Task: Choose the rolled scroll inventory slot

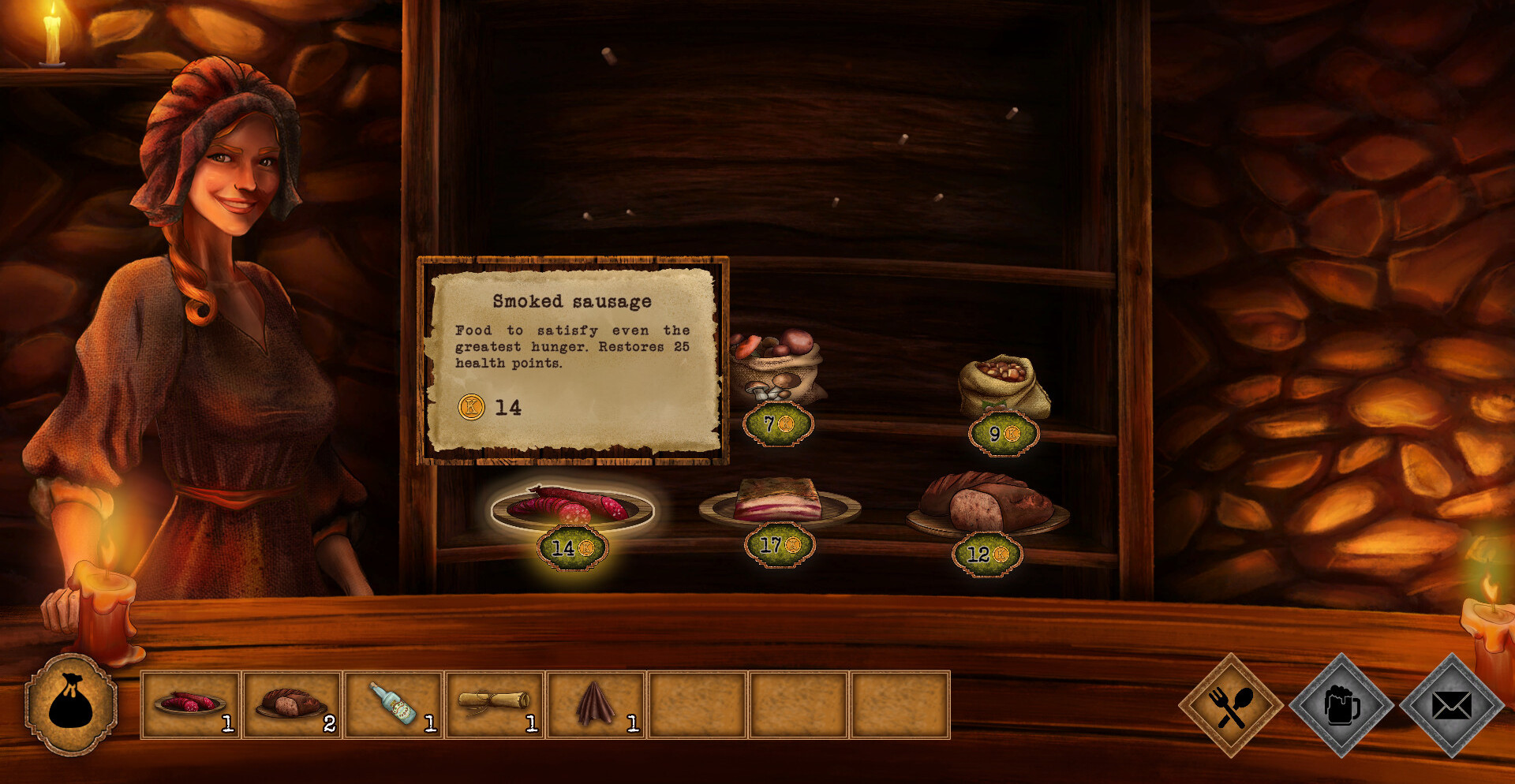Action: click(495, 704)
